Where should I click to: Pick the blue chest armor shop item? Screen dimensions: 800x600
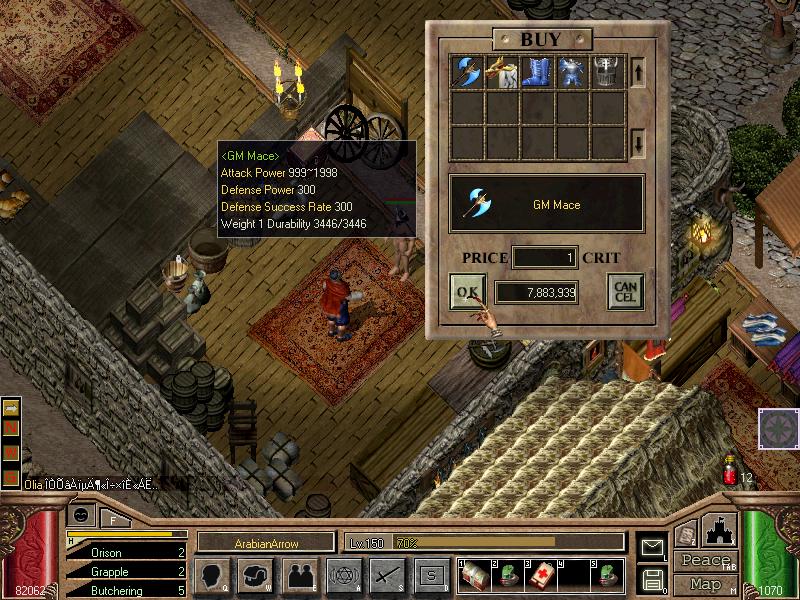tap(573, 73)
